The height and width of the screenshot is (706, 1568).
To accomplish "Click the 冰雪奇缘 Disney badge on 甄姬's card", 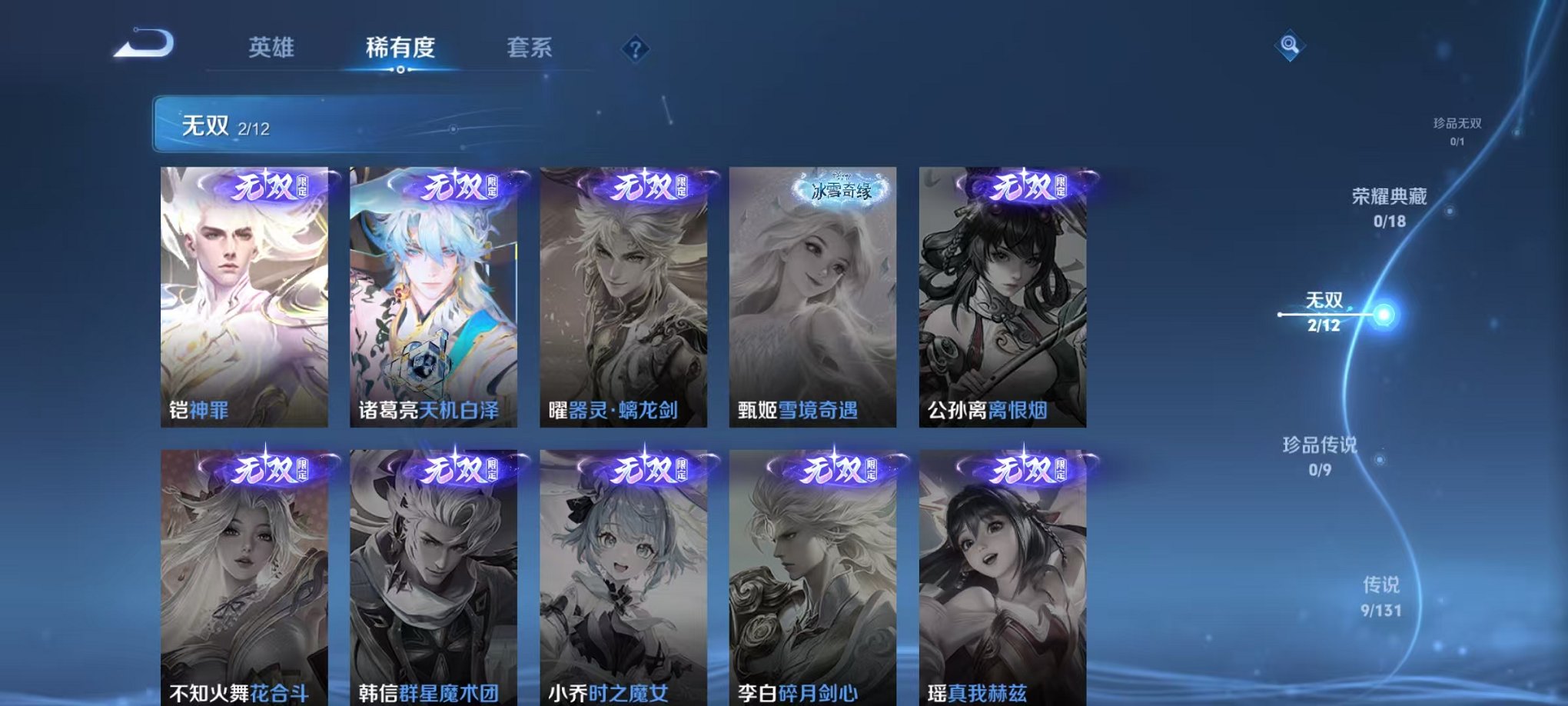I will [840, 189].
